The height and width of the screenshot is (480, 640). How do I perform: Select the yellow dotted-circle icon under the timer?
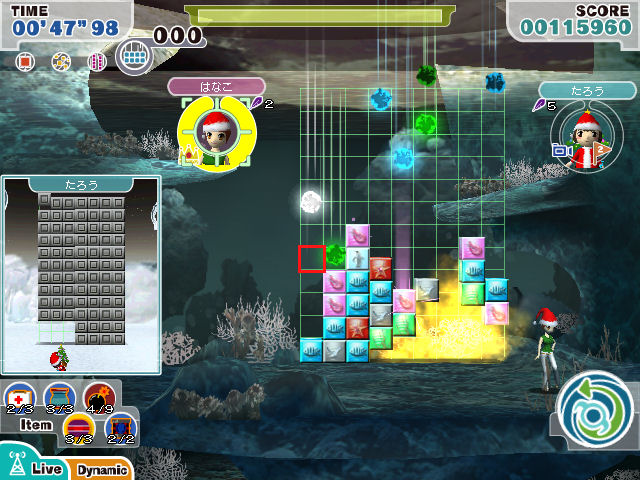click(x=61, y=62)
